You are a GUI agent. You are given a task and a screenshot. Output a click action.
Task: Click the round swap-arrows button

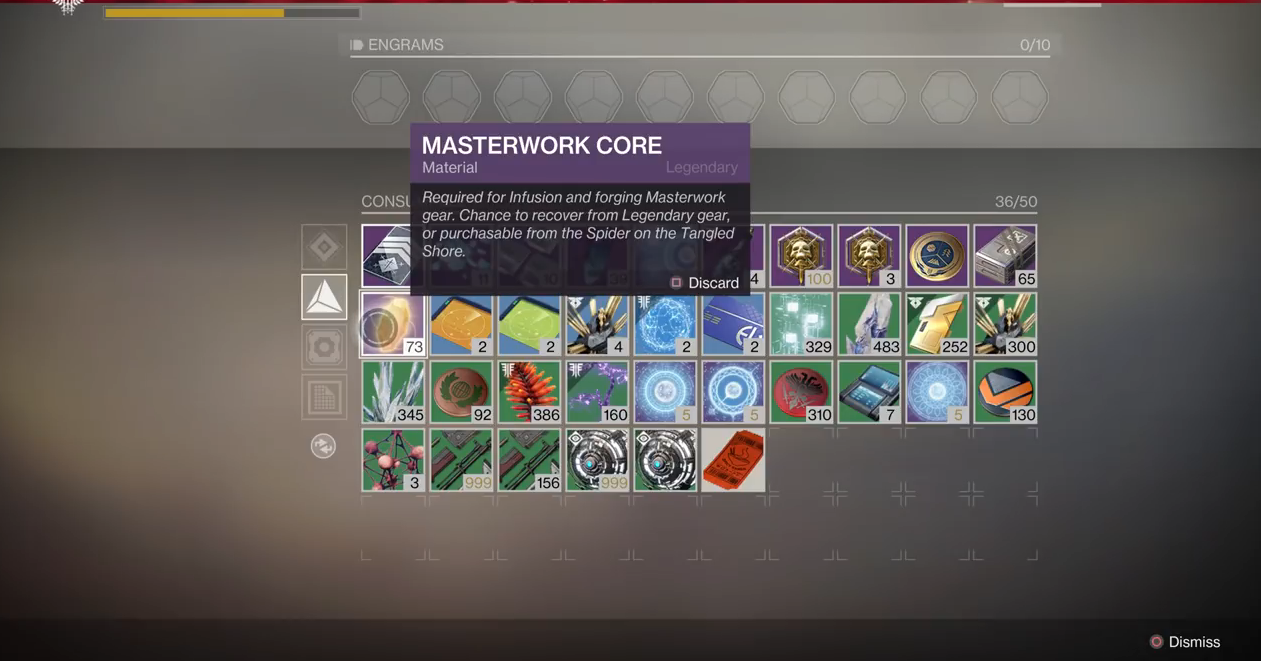[323, 446]
